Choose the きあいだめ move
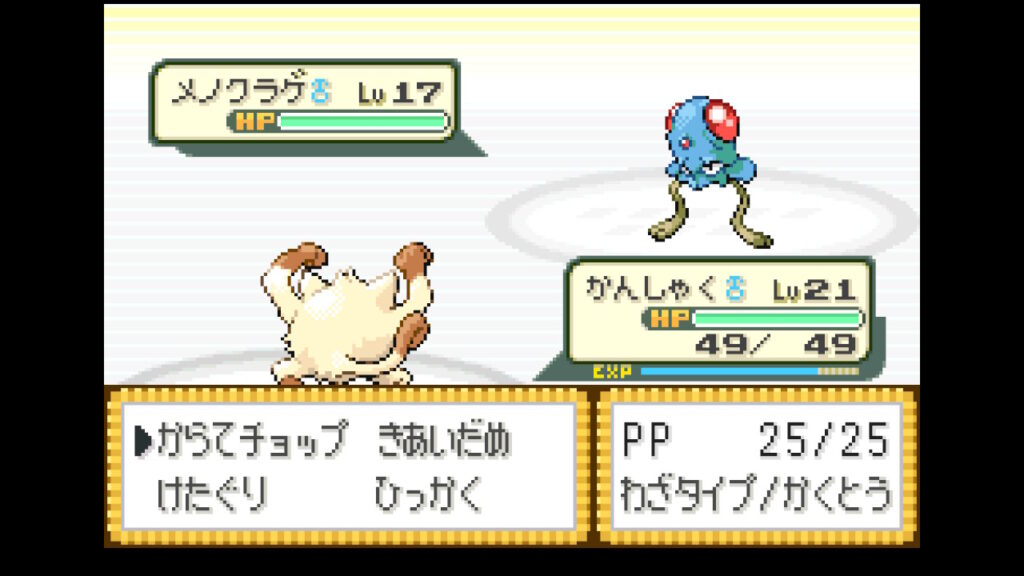Screen dimensions: 1024x576 (x=444, y=439)
